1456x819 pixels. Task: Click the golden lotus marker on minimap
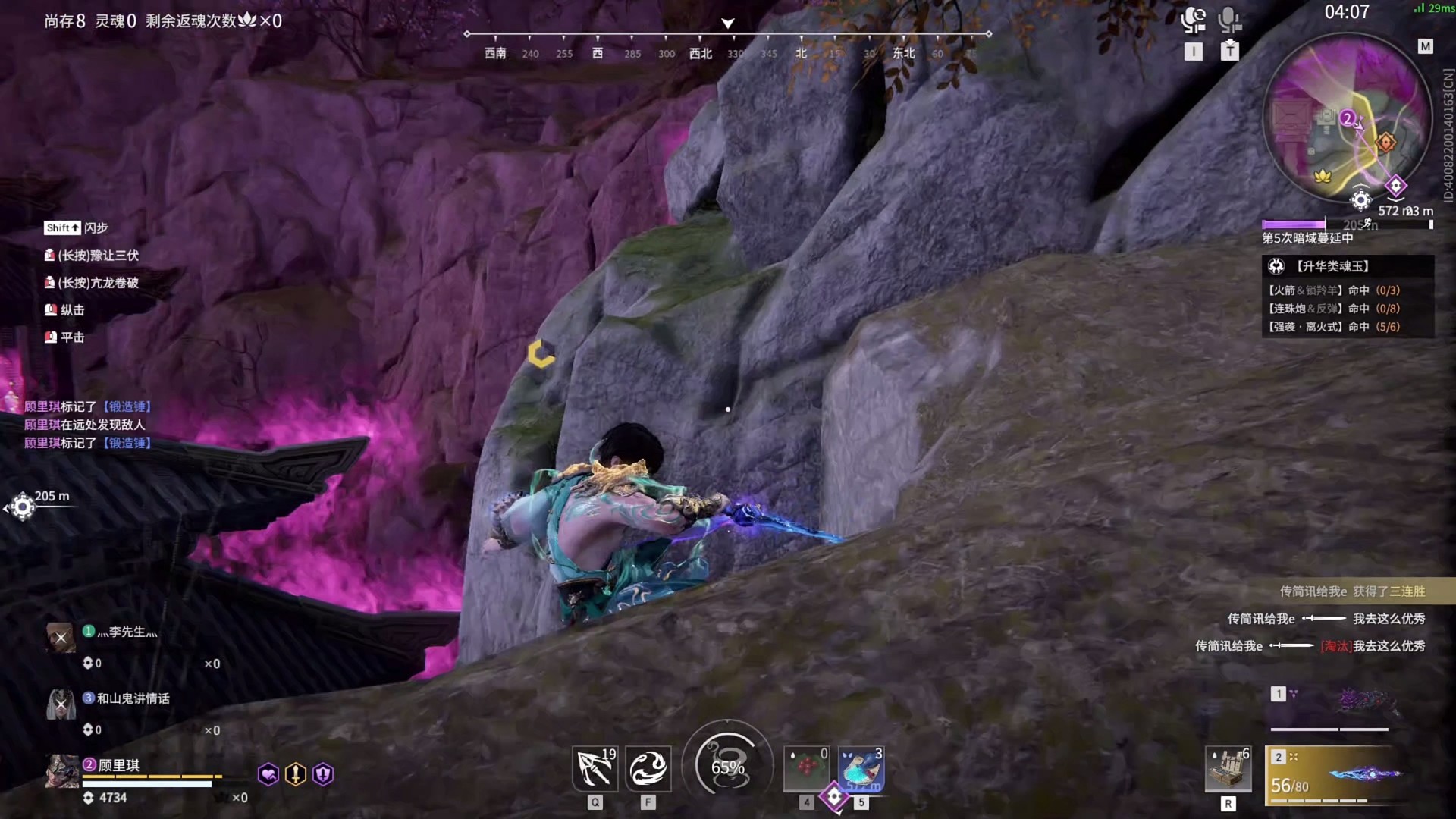tap(1323, 176)
